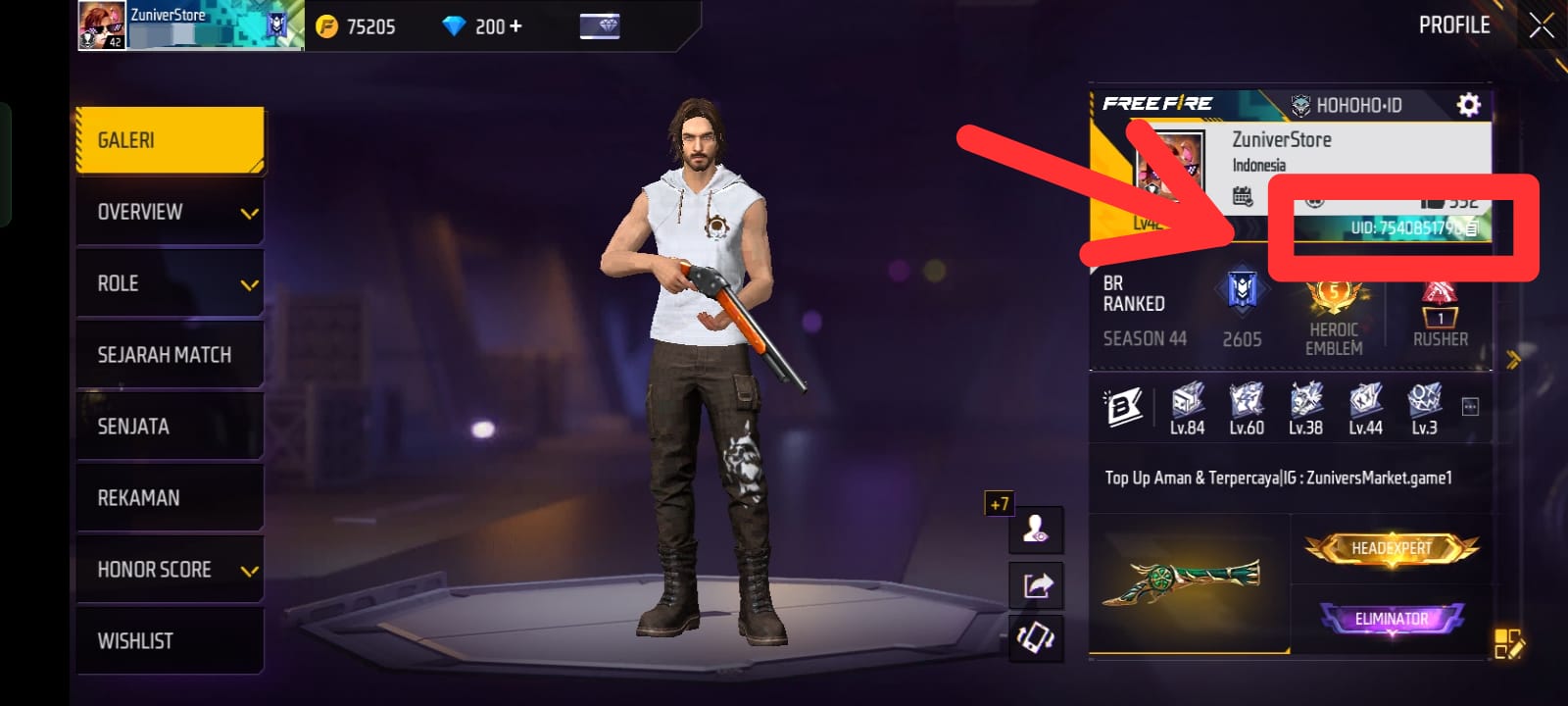Close the profile with the X button
Screen dimensions: 1568x706
(1542, 26)
